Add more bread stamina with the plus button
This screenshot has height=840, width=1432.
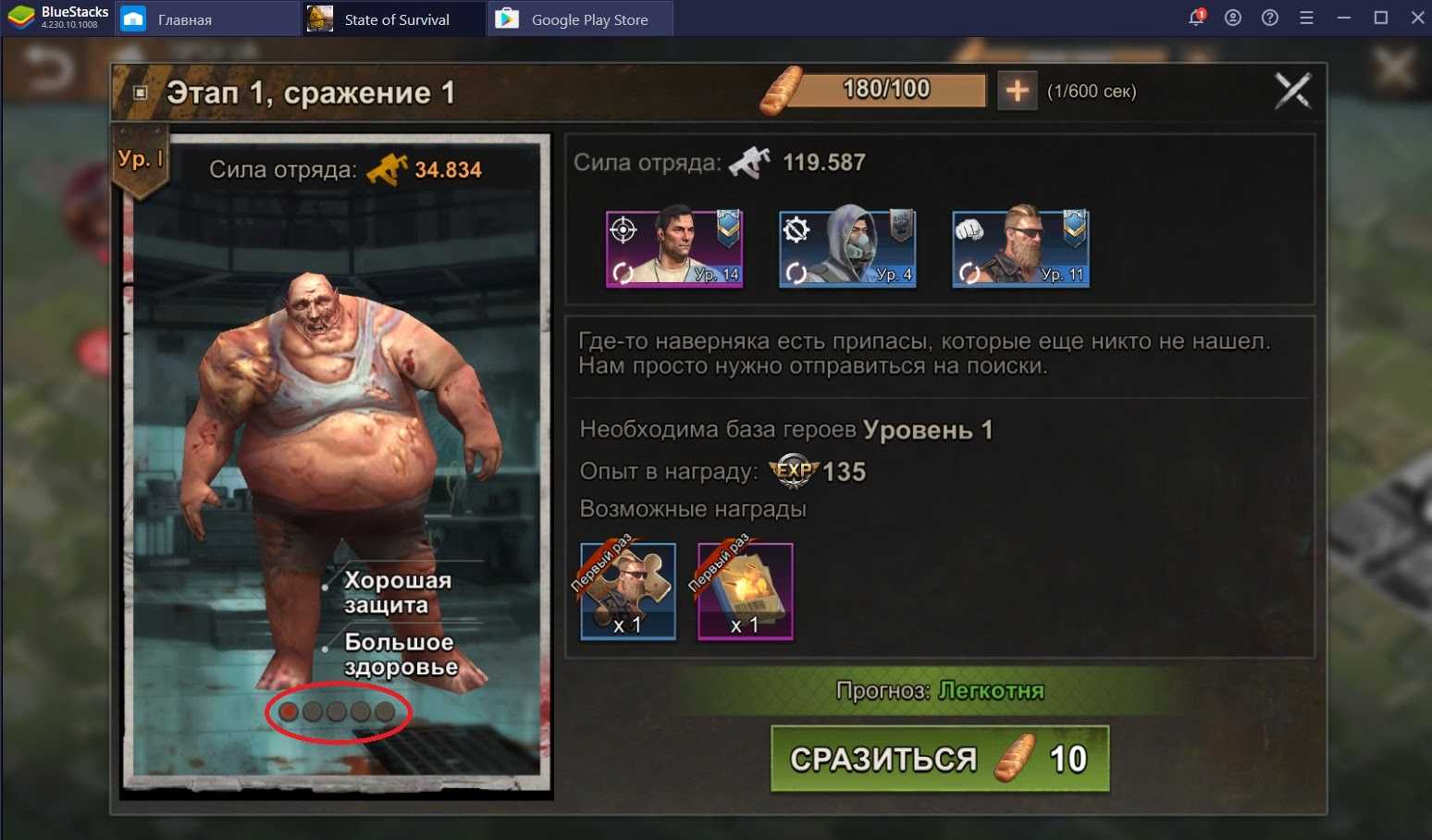(x=1017, y=91)
